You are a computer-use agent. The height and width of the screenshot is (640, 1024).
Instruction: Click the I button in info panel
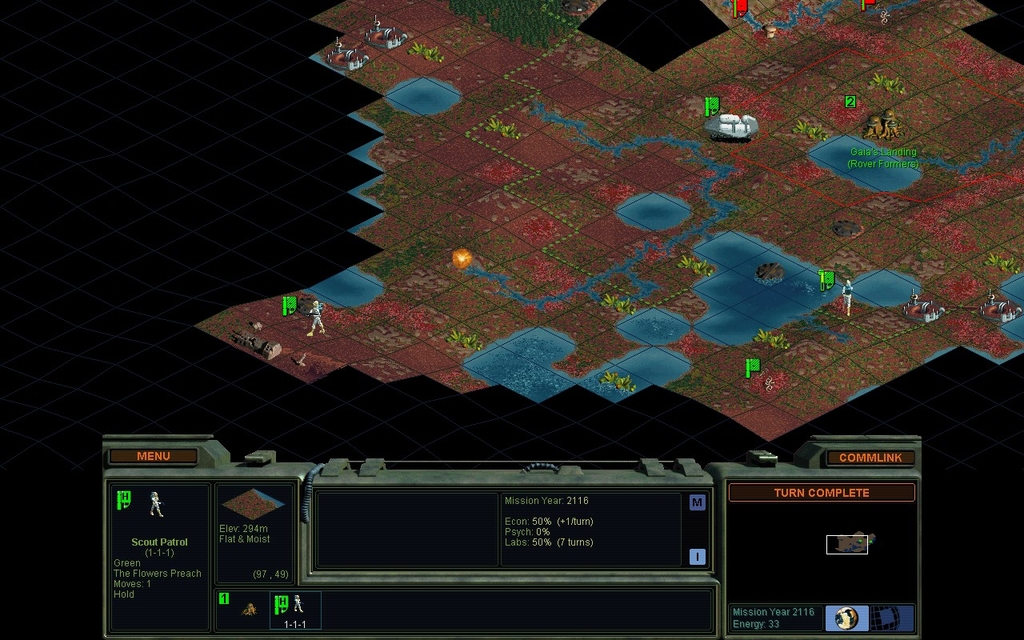[x=697, y=556]
